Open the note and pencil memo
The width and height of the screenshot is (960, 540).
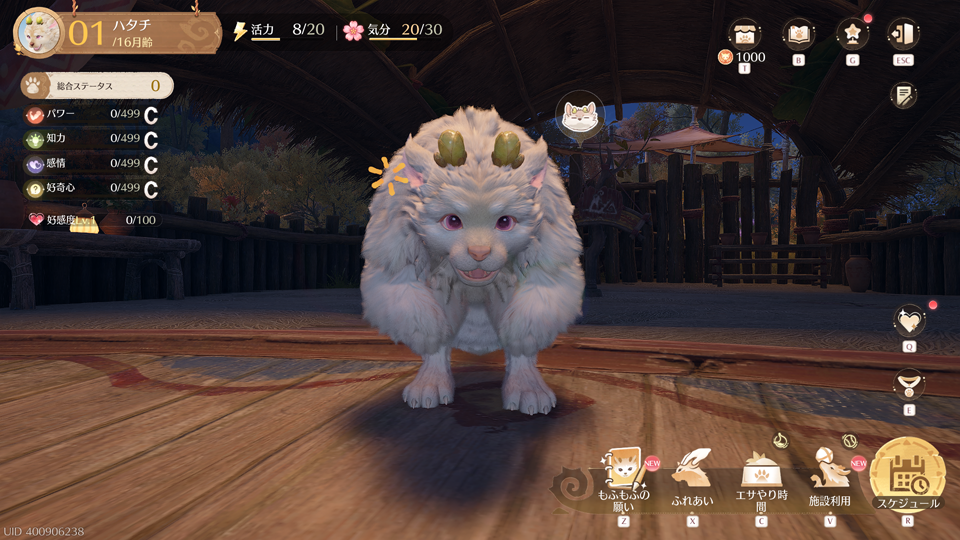point(904,95)
